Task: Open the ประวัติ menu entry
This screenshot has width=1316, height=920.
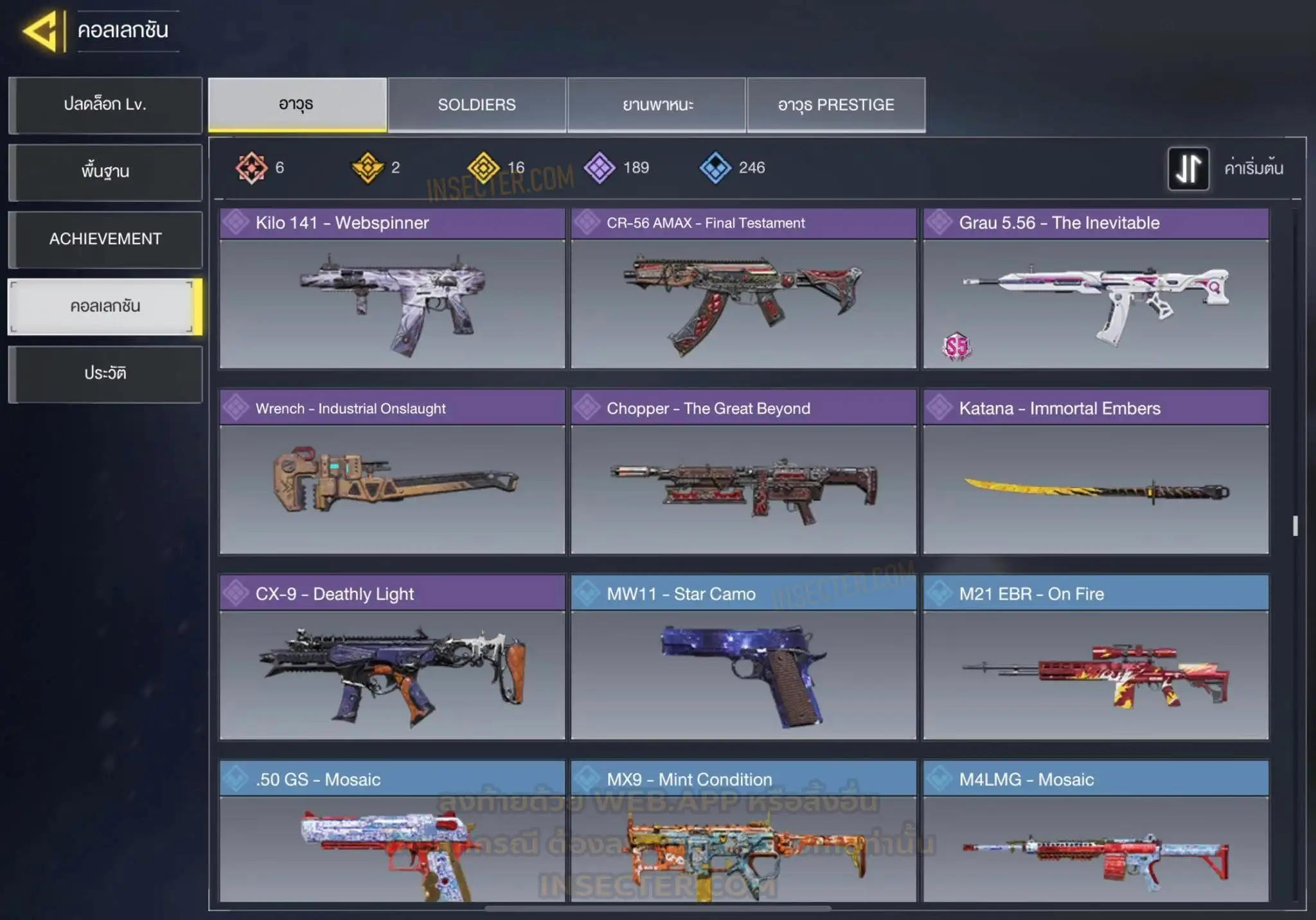Action: pyautogui.click(x=105, y=374)
